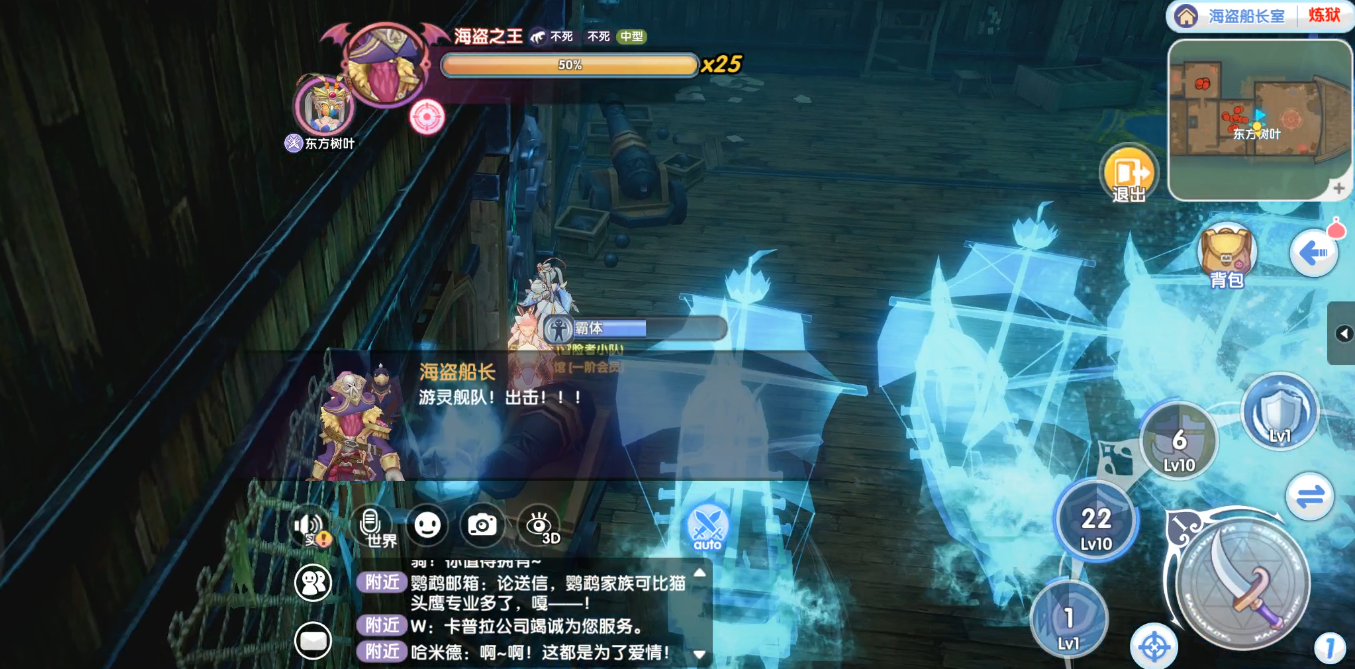
Task: Open the camera screenshot mode
Action: tap(482, 525)
